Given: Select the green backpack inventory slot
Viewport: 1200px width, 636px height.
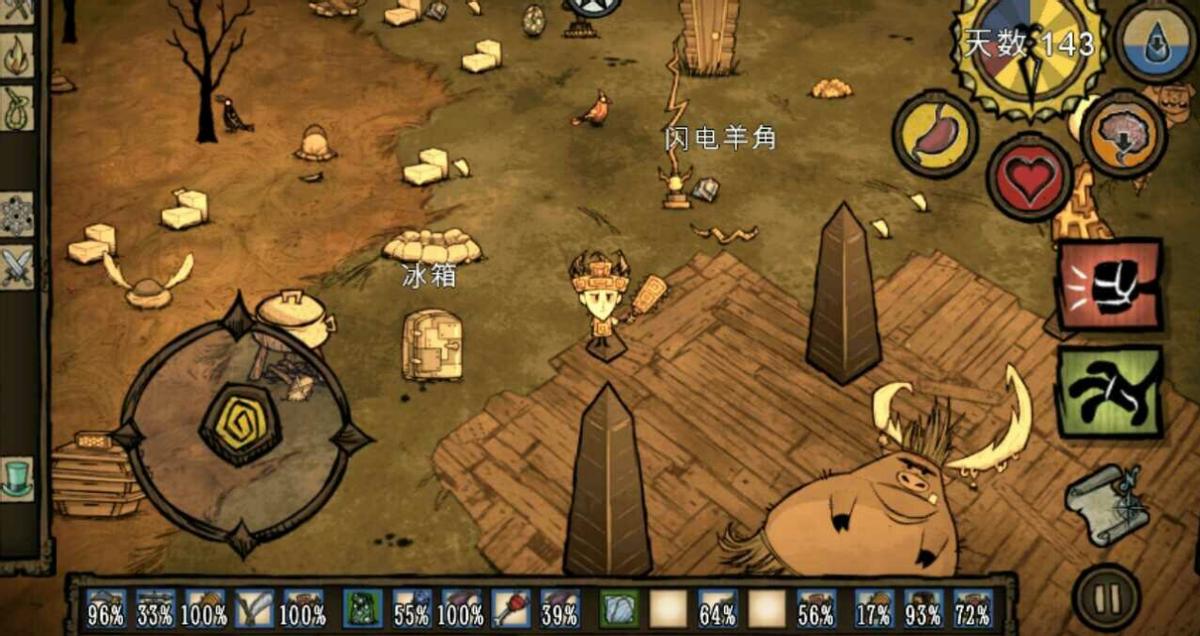Looking at the screenshot, I should [x=362, y=607].
